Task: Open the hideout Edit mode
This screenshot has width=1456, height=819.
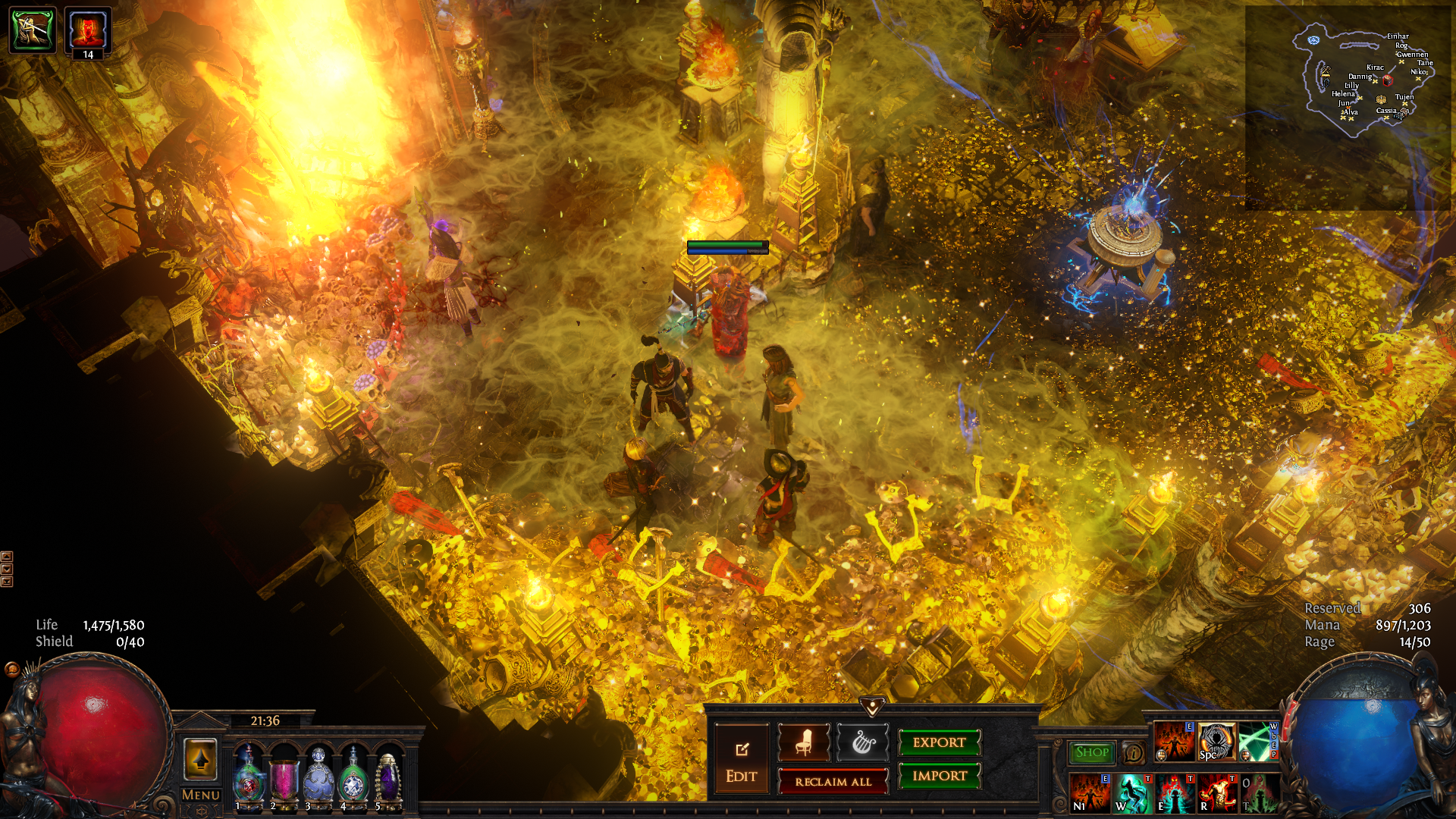Action: pos(741,760)
